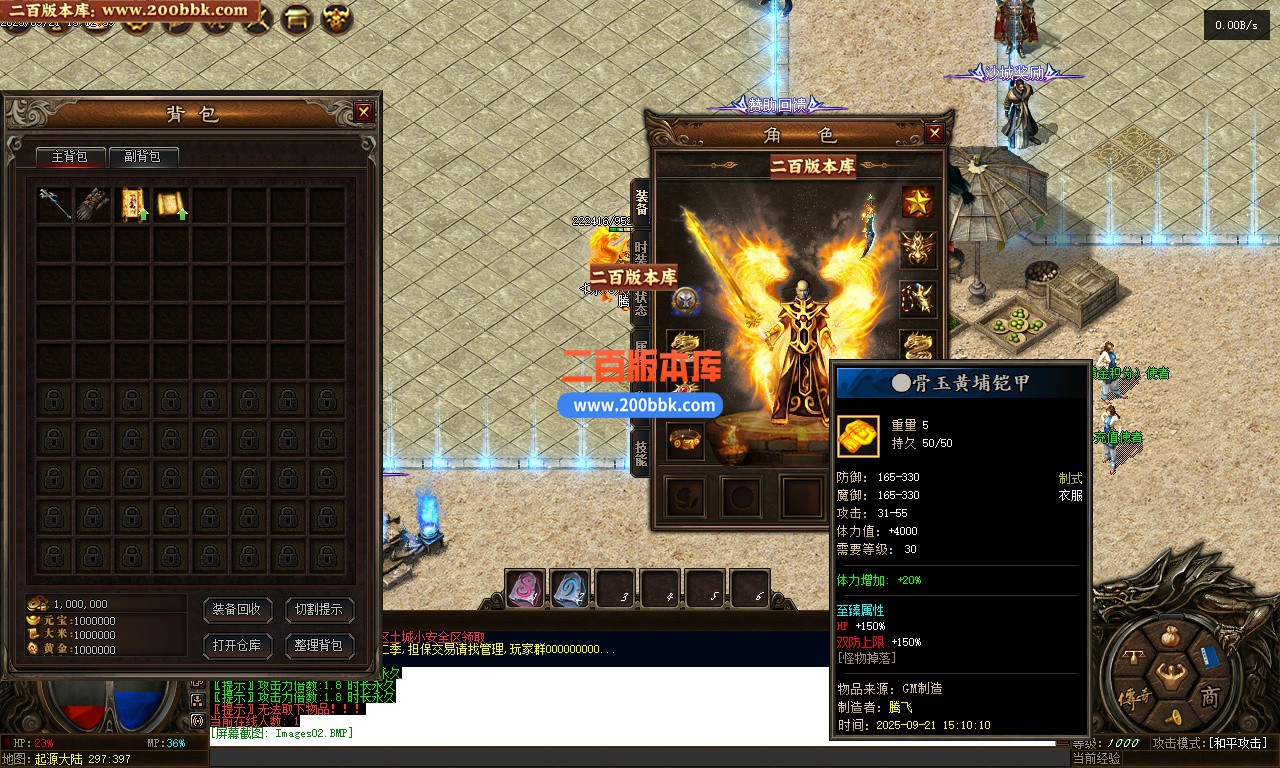Open the warehouse with 打开仓库
The height and width of the screenshot is (768, 1280).
click(237, 646)
